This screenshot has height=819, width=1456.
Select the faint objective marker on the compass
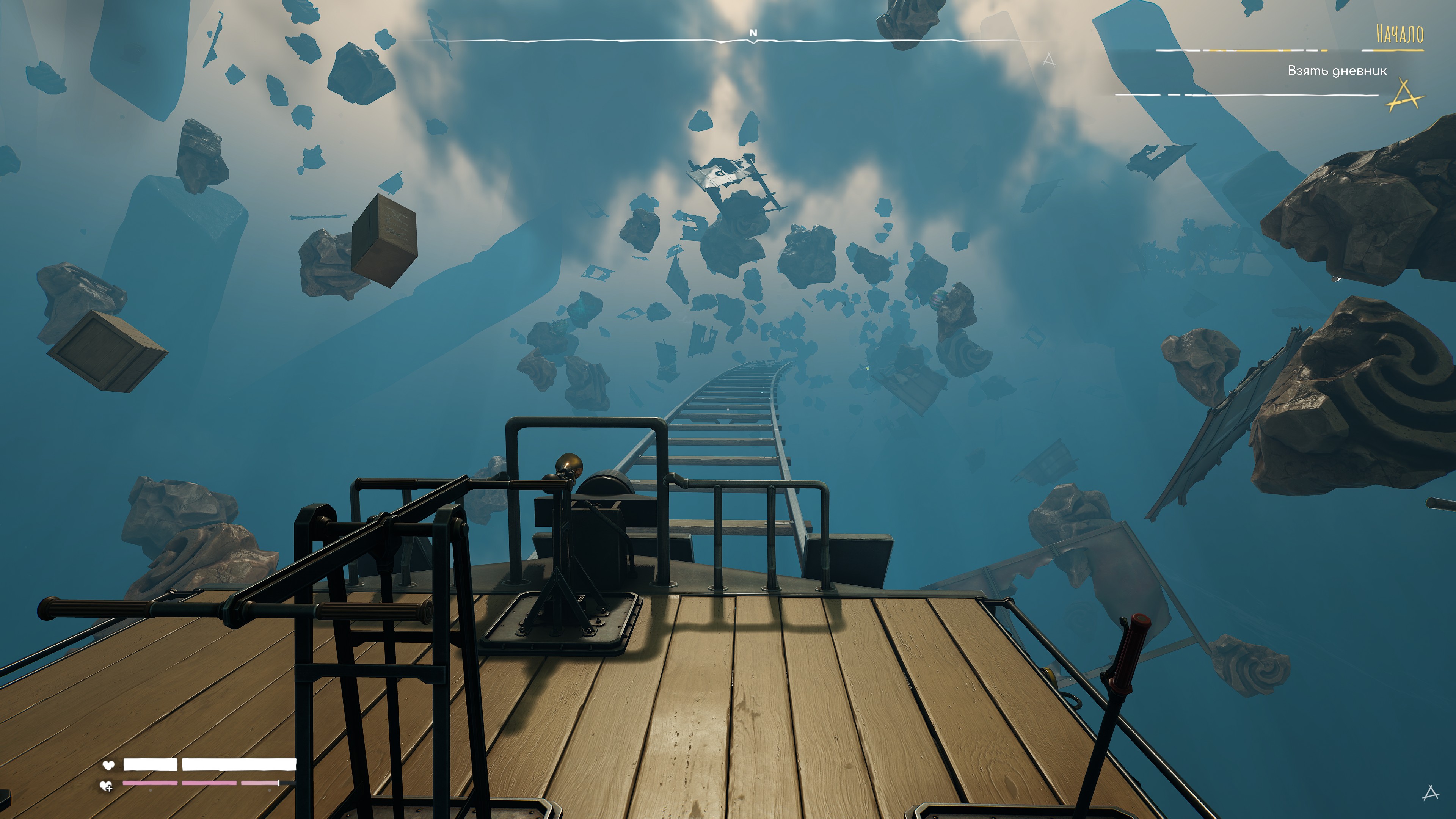tap(1049, 60)
